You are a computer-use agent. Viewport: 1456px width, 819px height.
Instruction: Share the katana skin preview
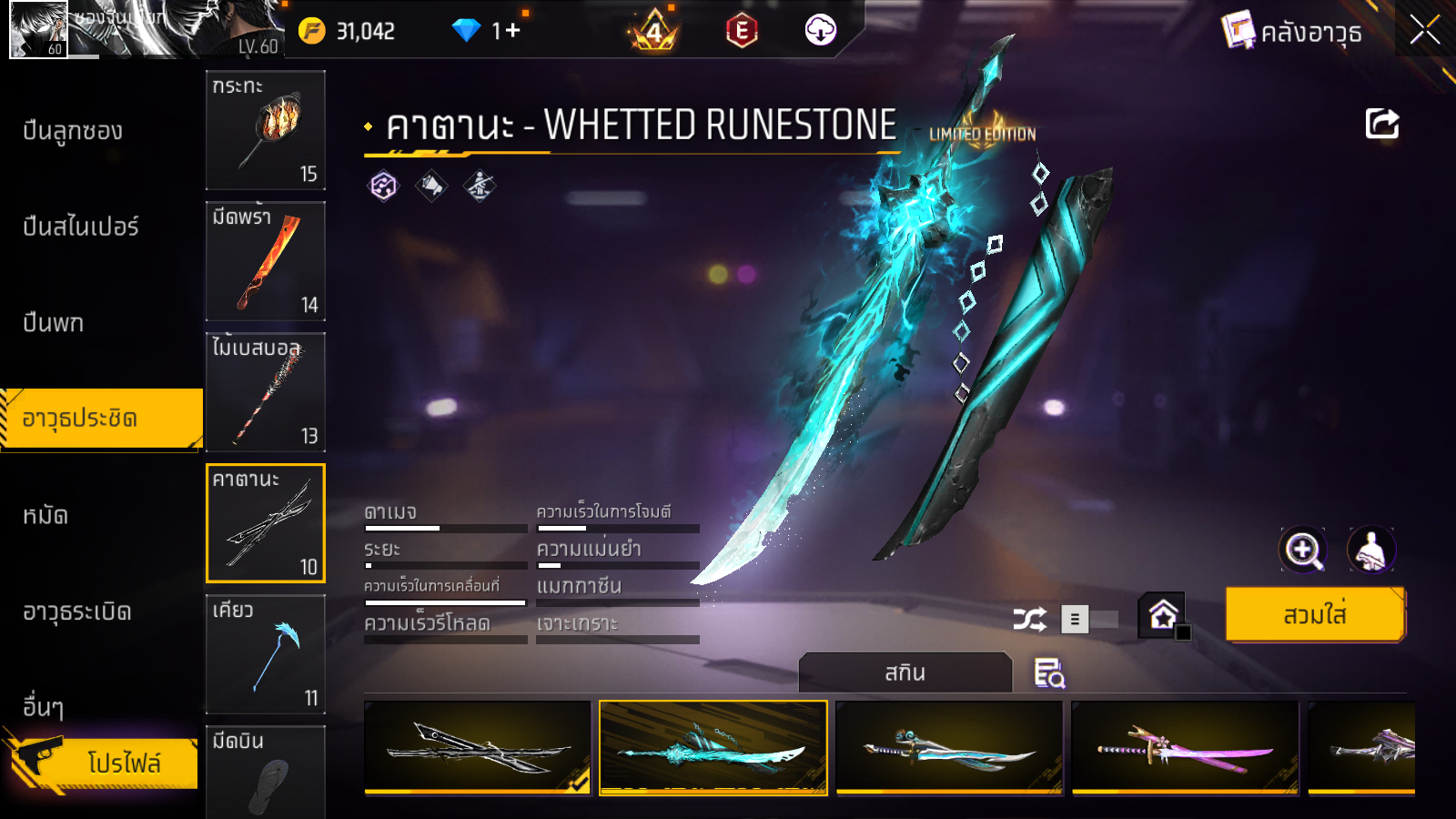(1381, 124)
